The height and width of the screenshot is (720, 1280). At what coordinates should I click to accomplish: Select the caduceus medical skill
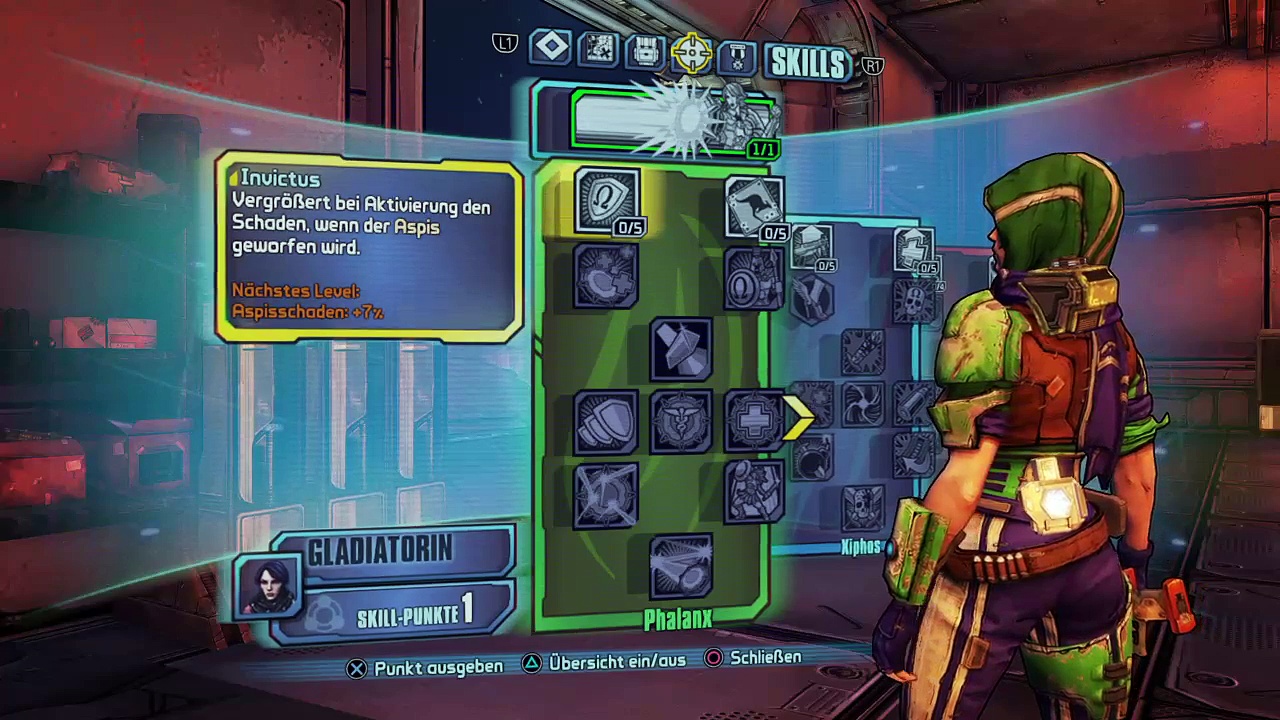click(680, 420)
